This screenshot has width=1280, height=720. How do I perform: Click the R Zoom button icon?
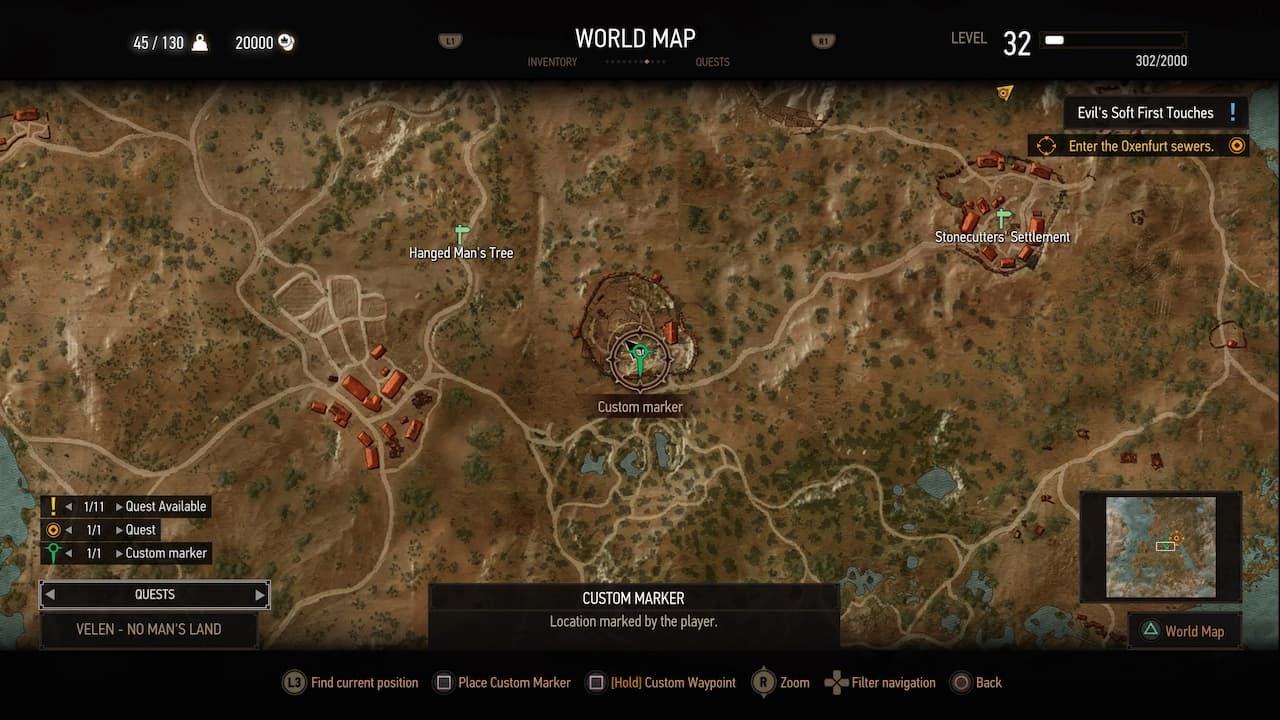763,682
